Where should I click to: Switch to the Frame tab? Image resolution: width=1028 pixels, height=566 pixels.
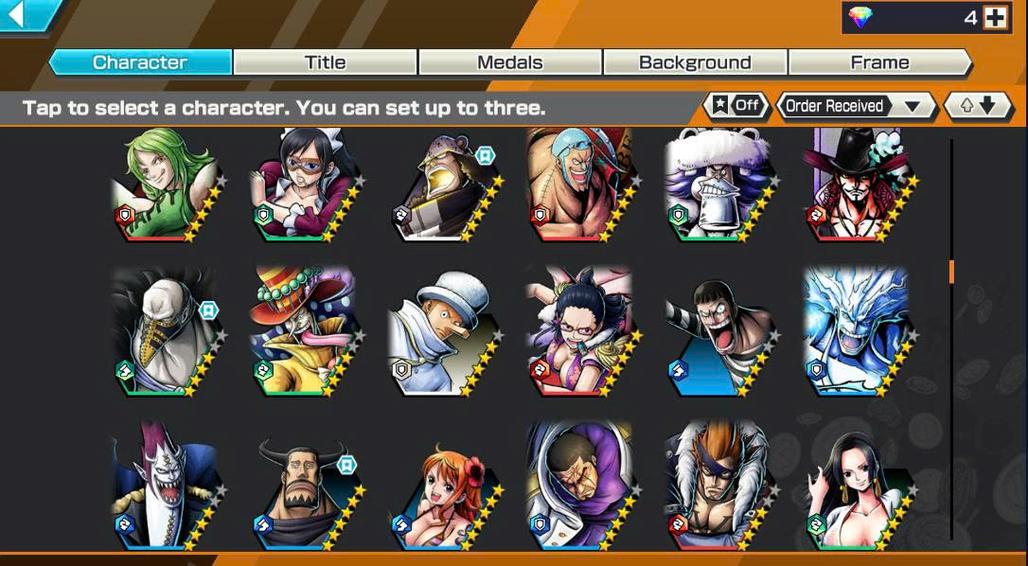pos(880,62)
